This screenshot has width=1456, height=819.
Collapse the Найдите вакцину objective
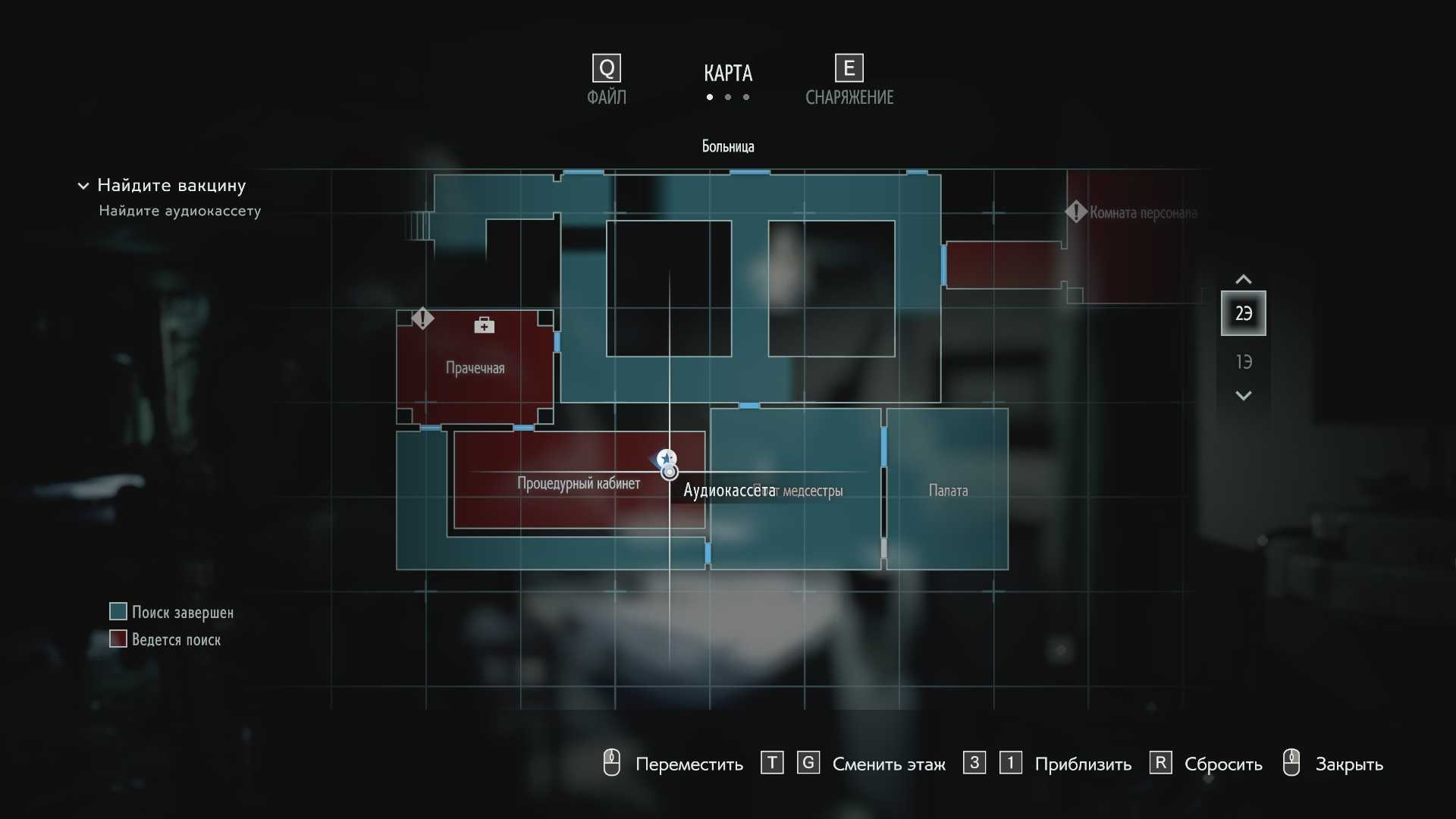[83, 186]
